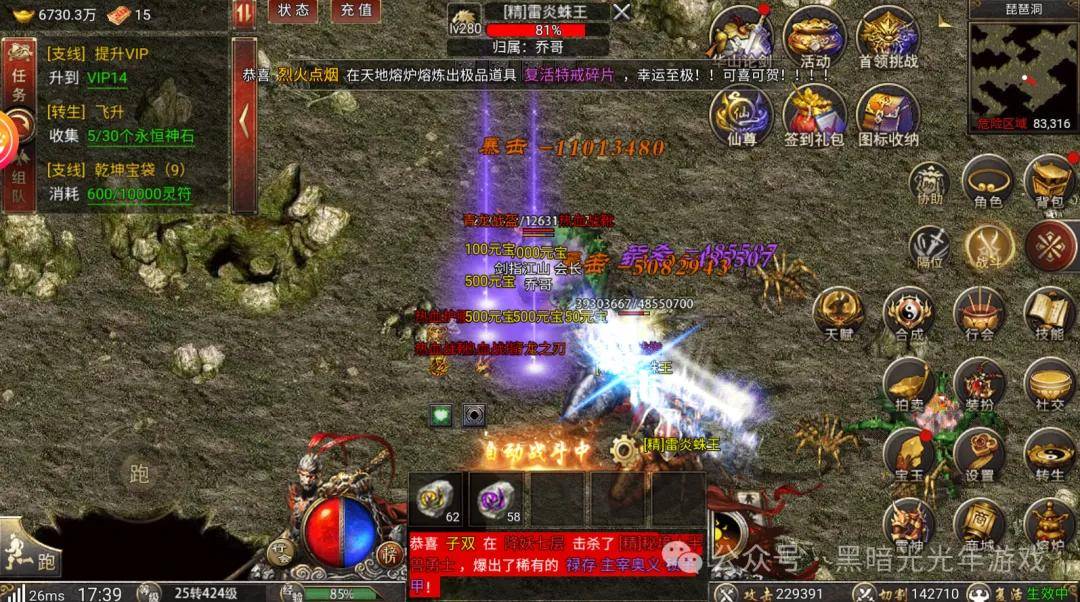This screenshot has height=602, width=1080.
Task: Open the 转生 rebirth menu
Action: pos(1050,455)
